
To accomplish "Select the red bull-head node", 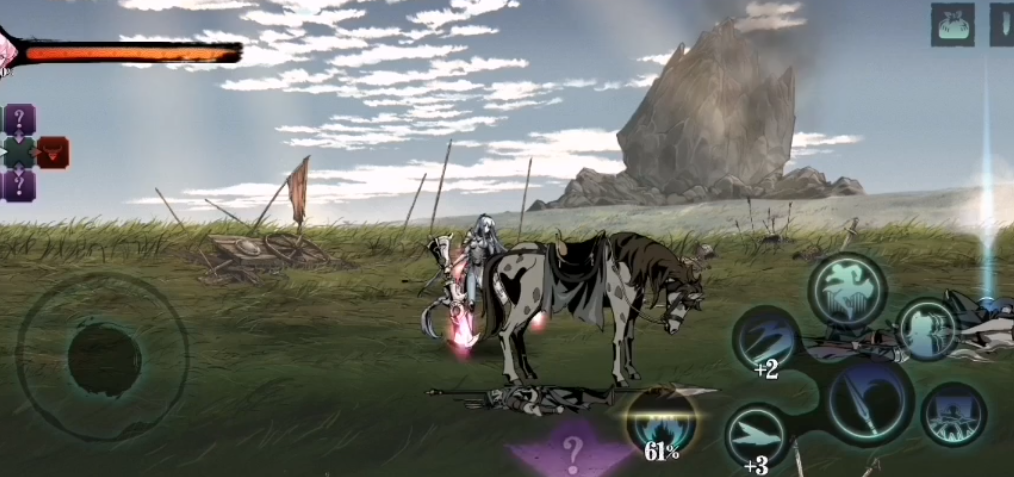I will [x=52, y=152].
